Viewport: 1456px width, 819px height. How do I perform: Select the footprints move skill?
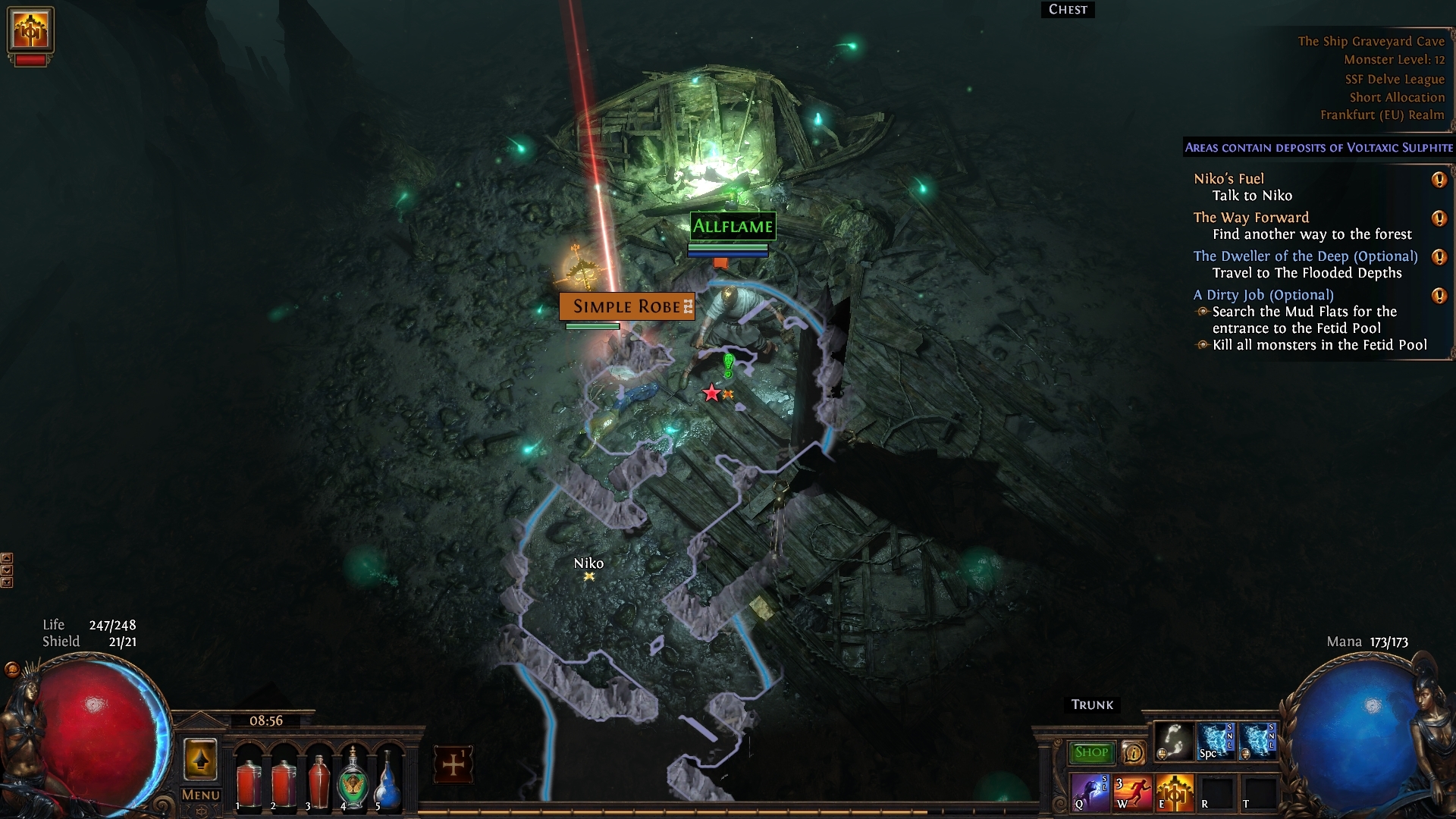click(x=1174, y=742)
